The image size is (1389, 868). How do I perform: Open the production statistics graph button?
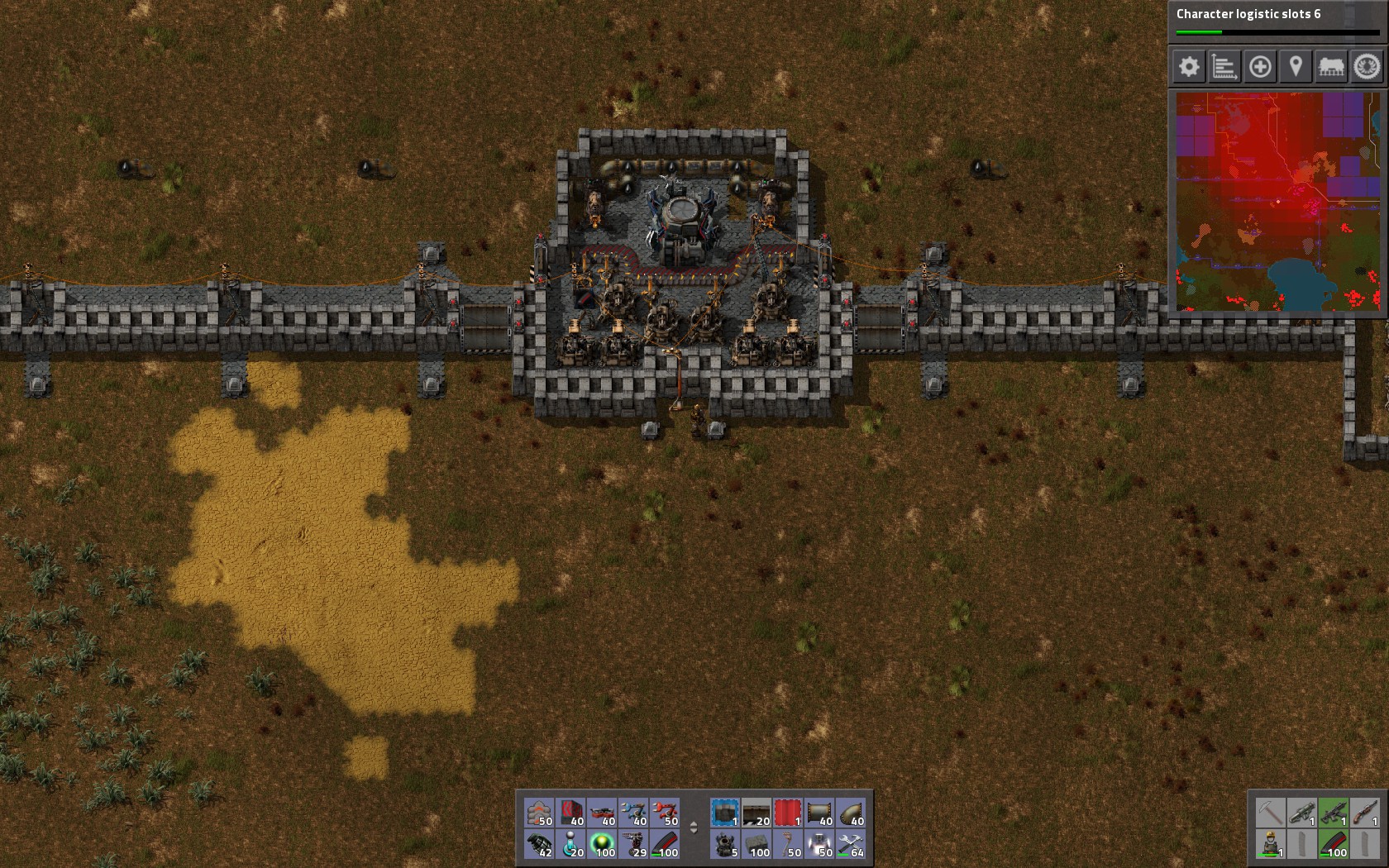tap(1224, 67)
